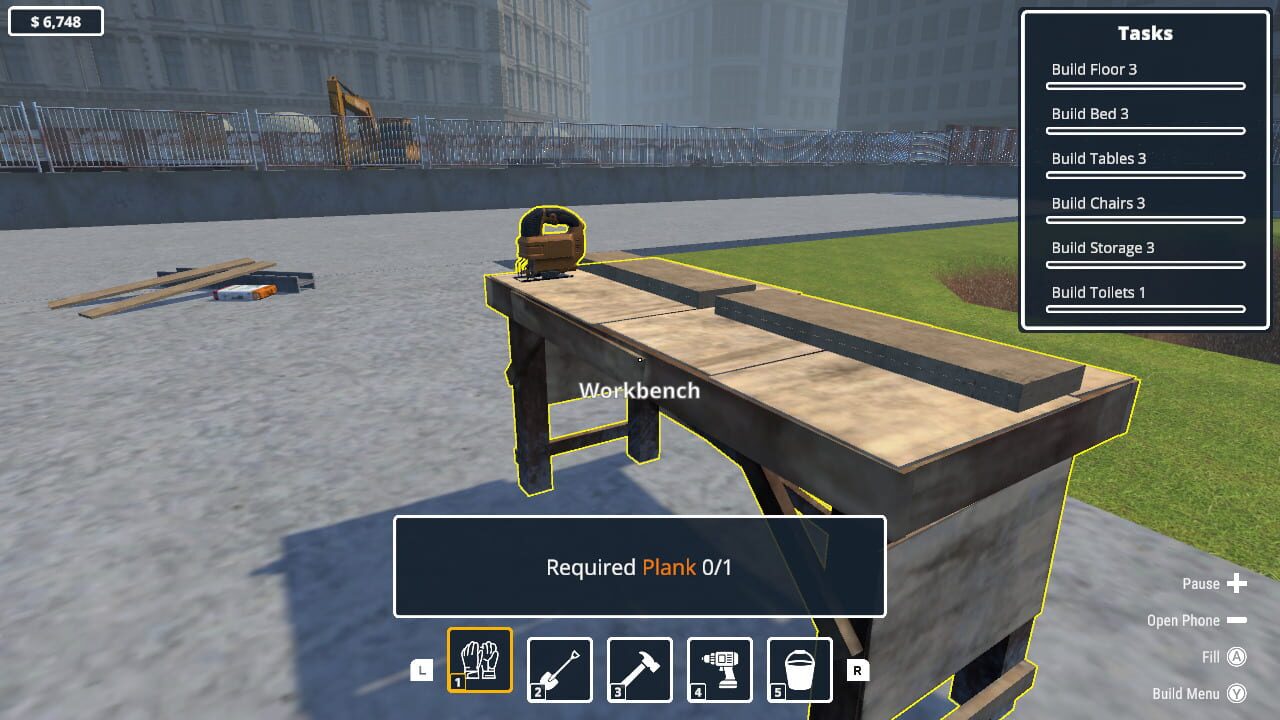Image resolution: width=1280 pixels, height=720 pixels.
Task: Toggle the Build Bed 3 task
Action: point(1090,113)
